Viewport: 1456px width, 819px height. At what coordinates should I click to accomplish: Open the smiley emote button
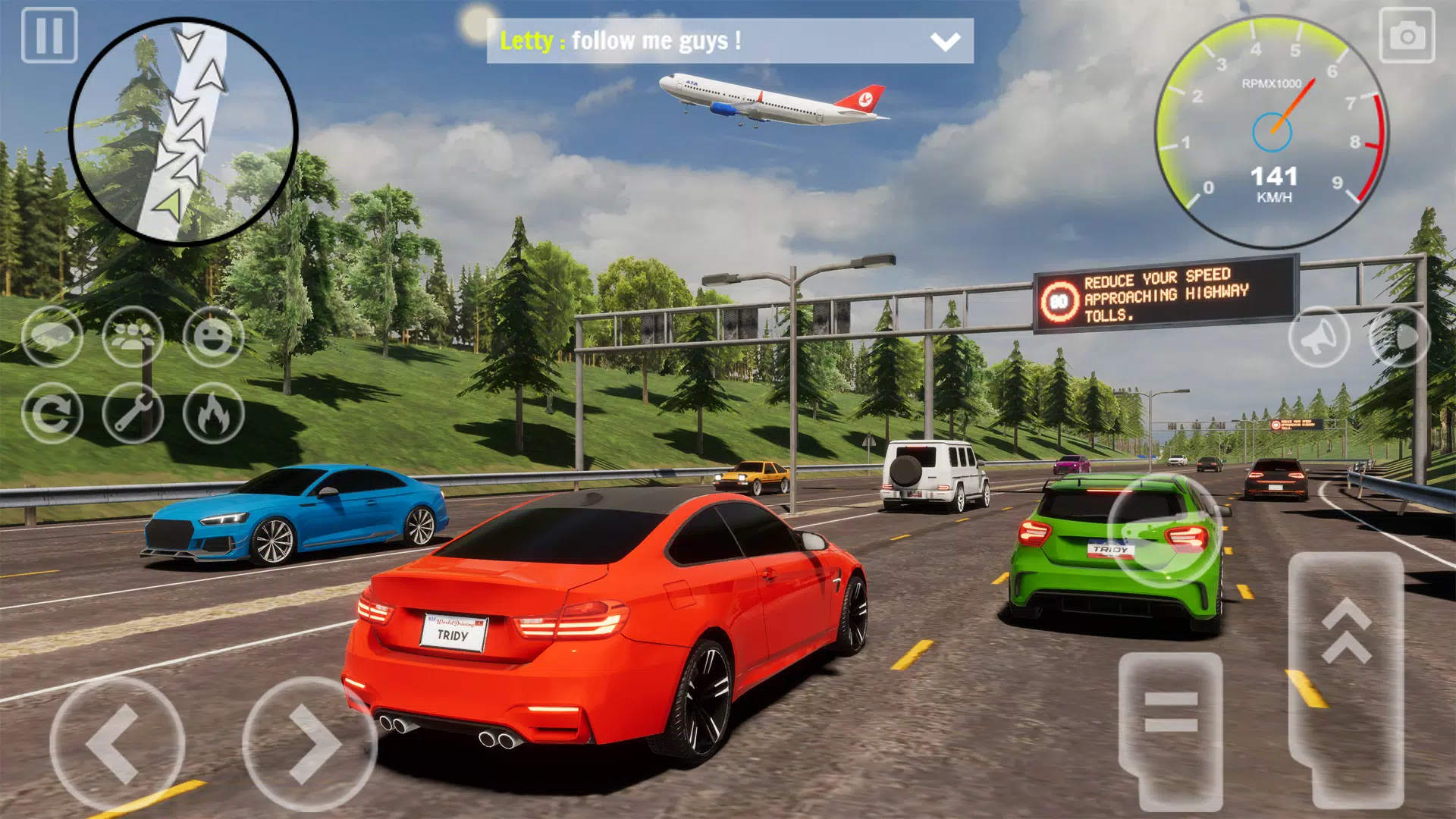click(213, 337)
